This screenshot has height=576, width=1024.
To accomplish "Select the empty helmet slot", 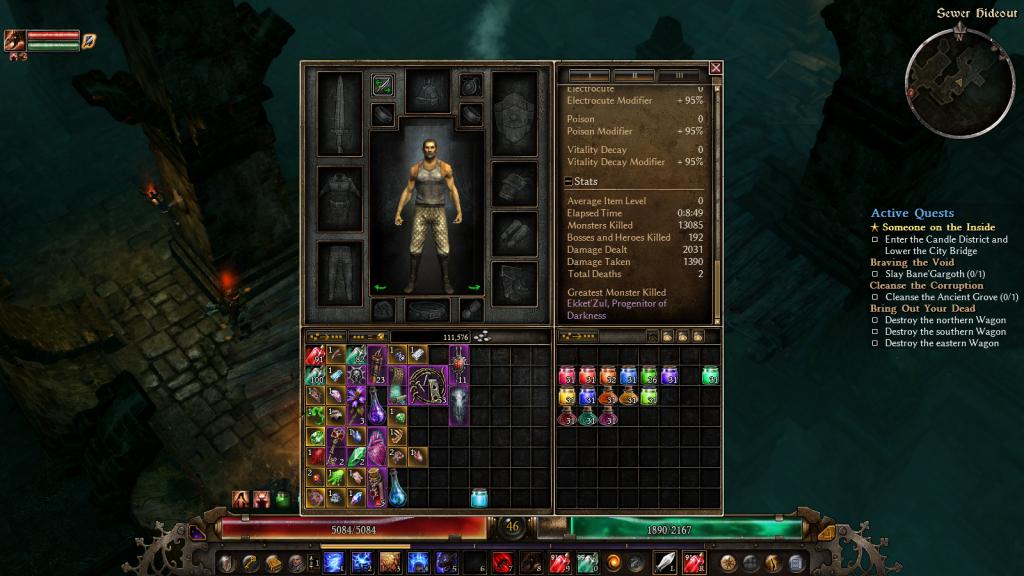I will (427, 89).
